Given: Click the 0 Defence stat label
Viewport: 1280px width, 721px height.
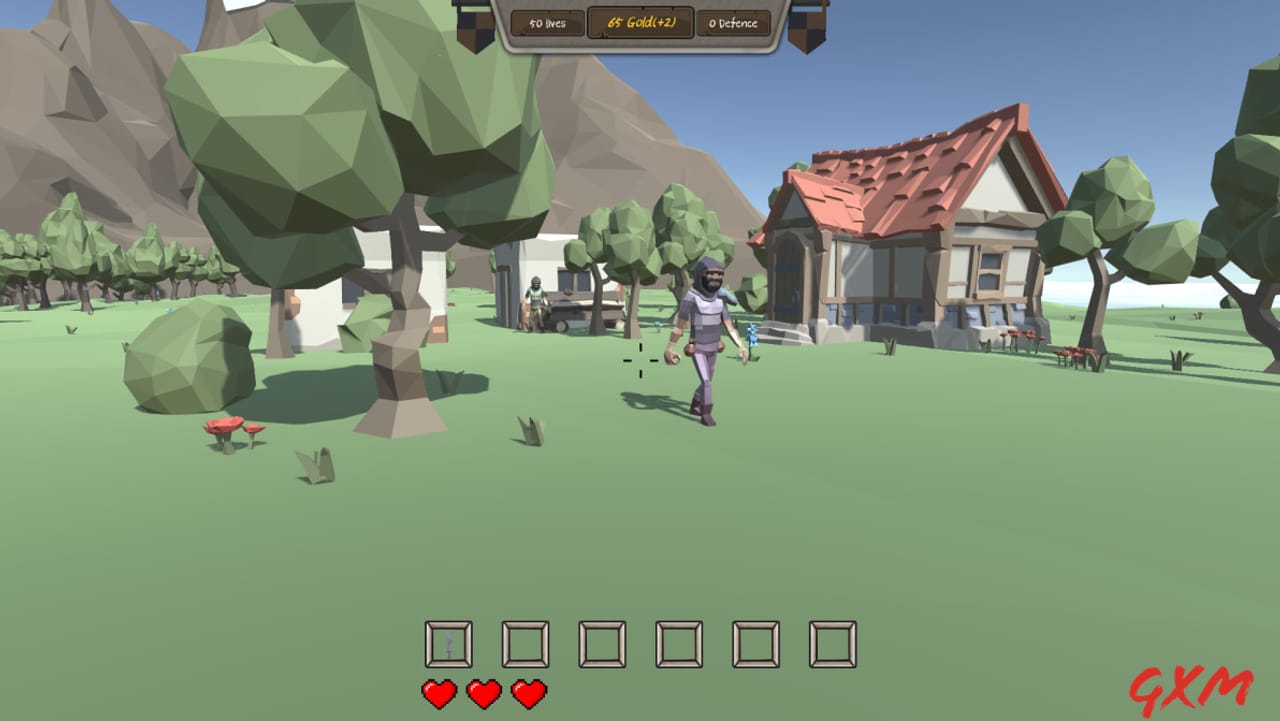Looking at the screenshot, I should (733, 22).
